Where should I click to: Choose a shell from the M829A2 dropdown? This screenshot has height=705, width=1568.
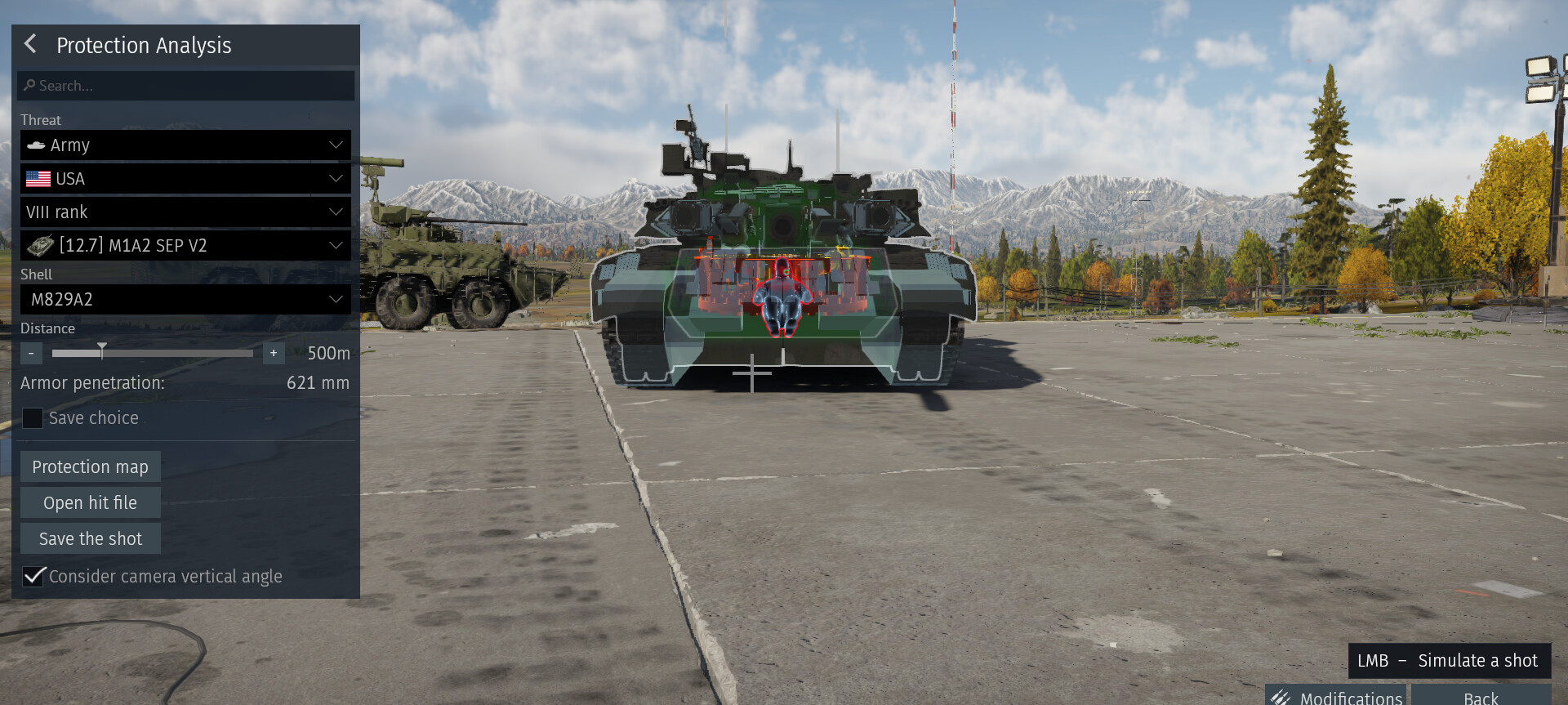point(185,300)
